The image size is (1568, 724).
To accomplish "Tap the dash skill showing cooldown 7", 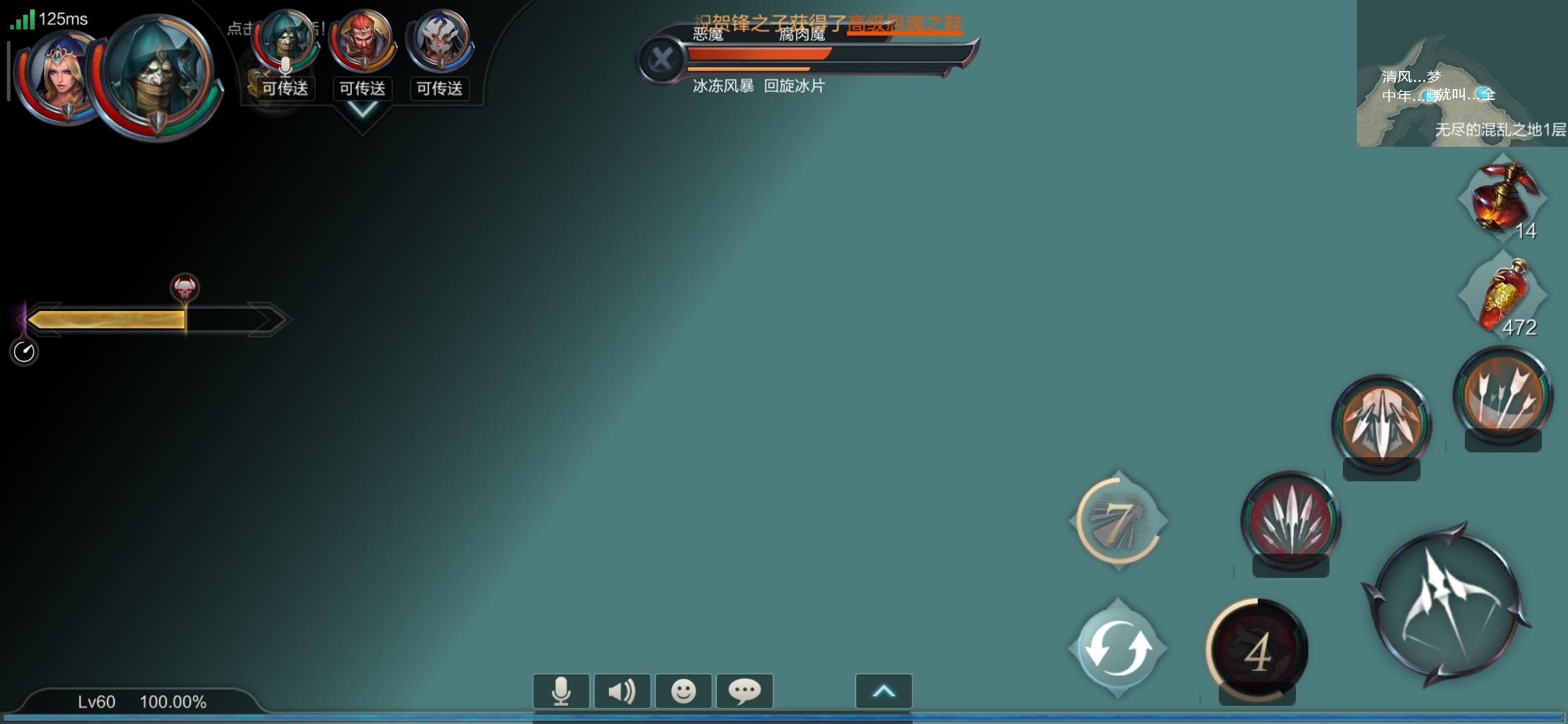I will pos(1120,523).
